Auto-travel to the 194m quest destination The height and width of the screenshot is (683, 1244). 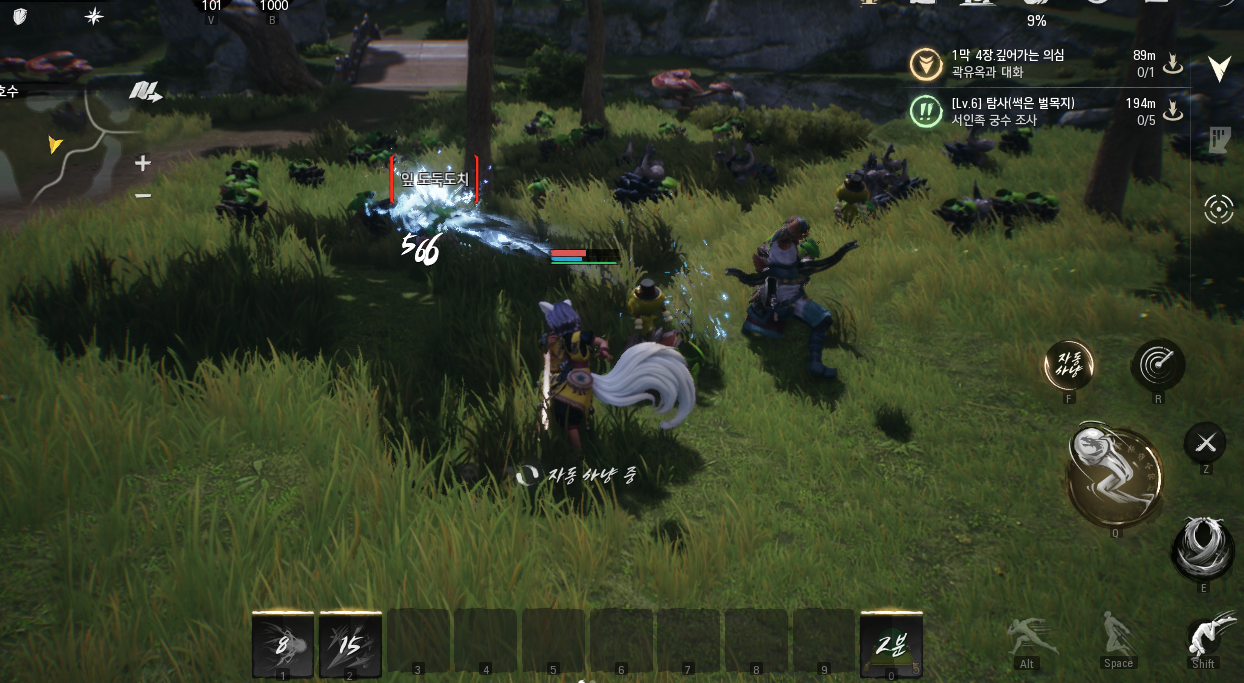(1174, 111)
